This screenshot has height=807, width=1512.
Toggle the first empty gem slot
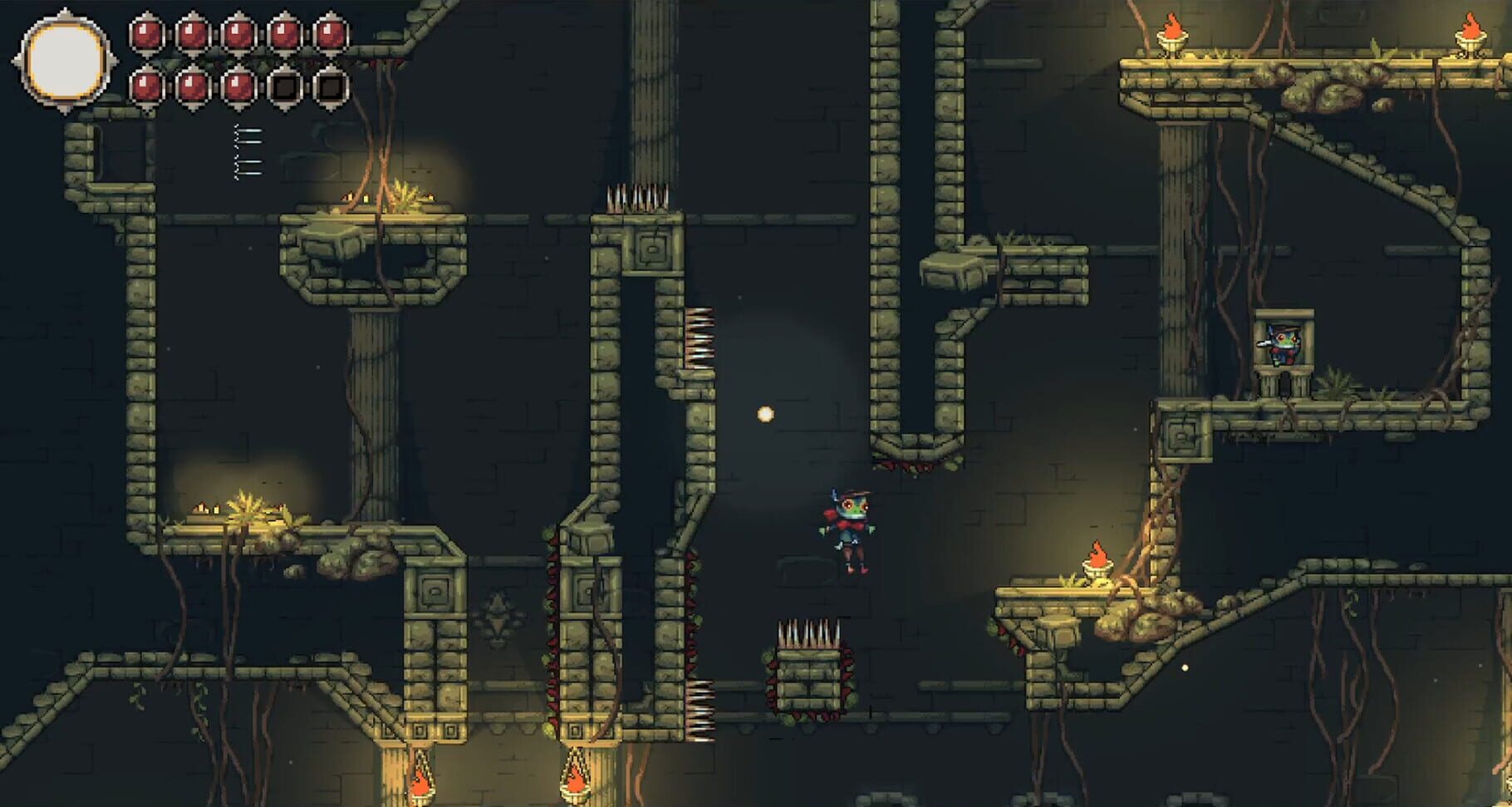click(x=287, y=83)
